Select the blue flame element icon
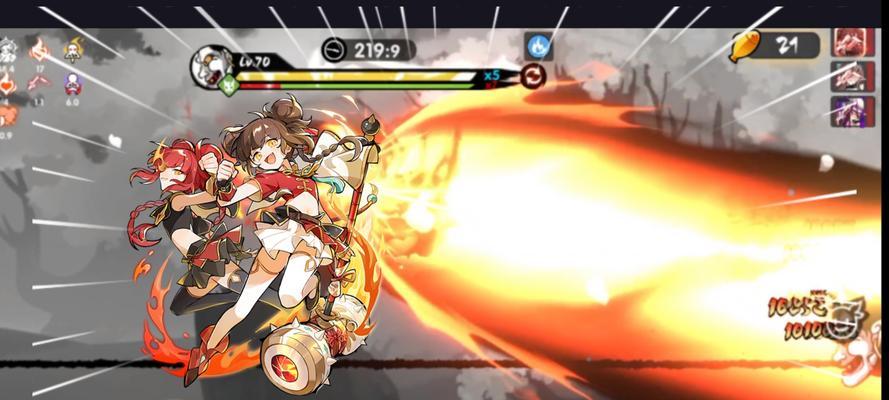This screenshot has width=889, height=400. click(x=539, y=46)
